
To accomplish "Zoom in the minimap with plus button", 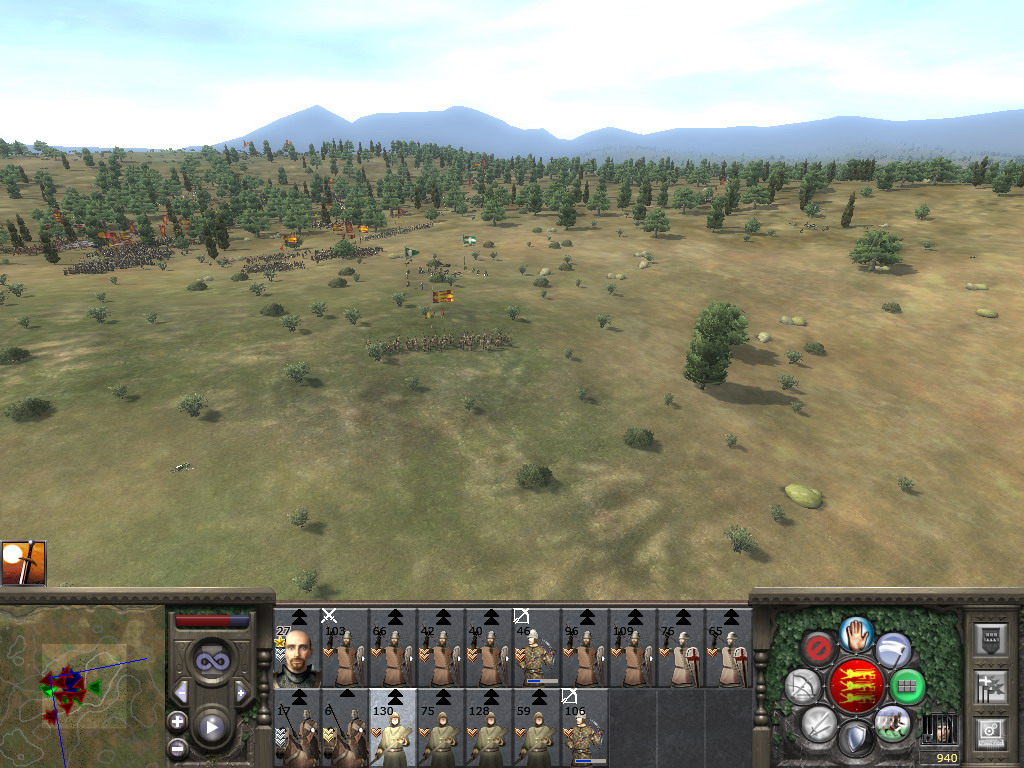I will coord(177,721).
